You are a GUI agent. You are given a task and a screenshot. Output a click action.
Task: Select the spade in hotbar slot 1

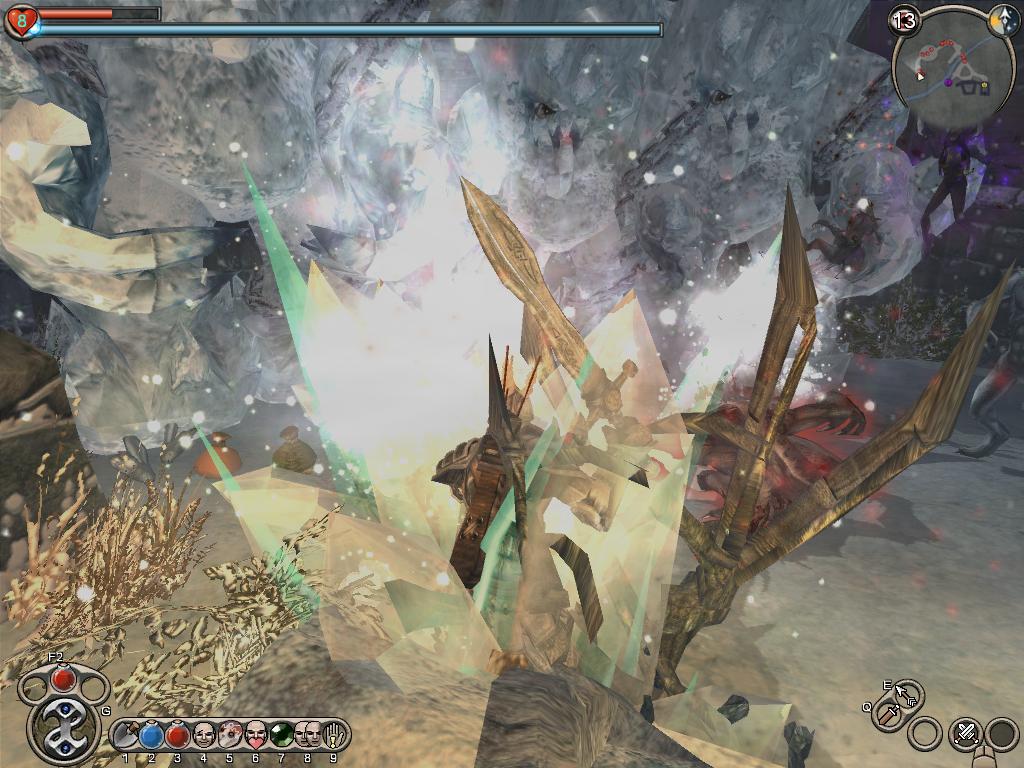126,736
